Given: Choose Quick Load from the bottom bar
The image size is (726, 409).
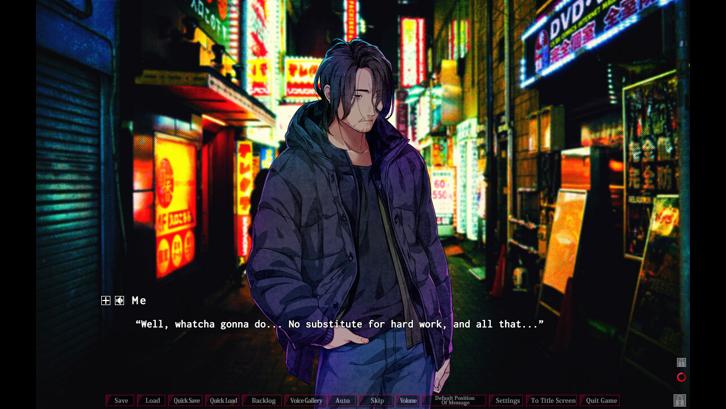Looking at the screenshot, I should [223, 401].
